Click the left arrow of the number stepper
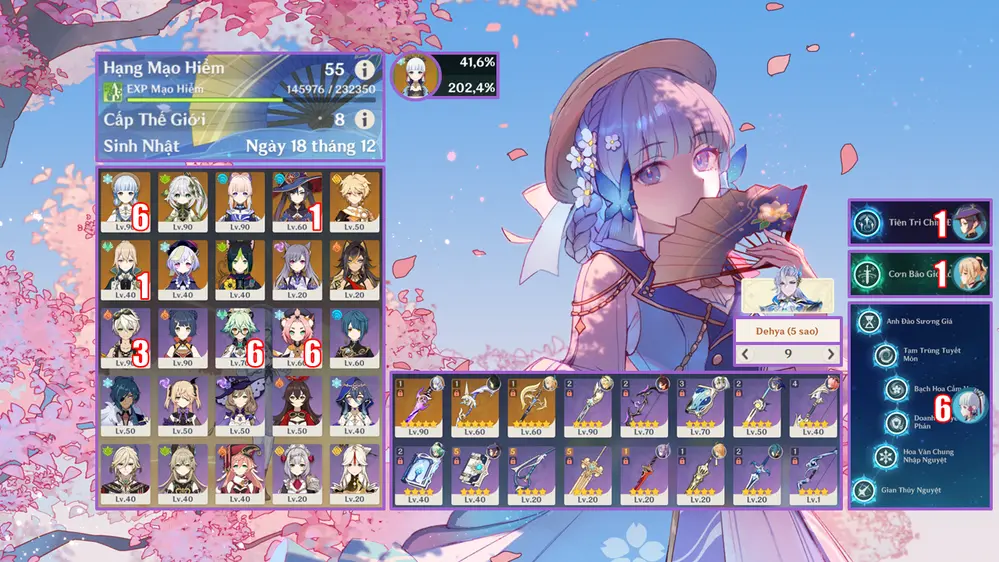This screenshot has height=562, width=999. pyautogui.click(x=743, y=354)
